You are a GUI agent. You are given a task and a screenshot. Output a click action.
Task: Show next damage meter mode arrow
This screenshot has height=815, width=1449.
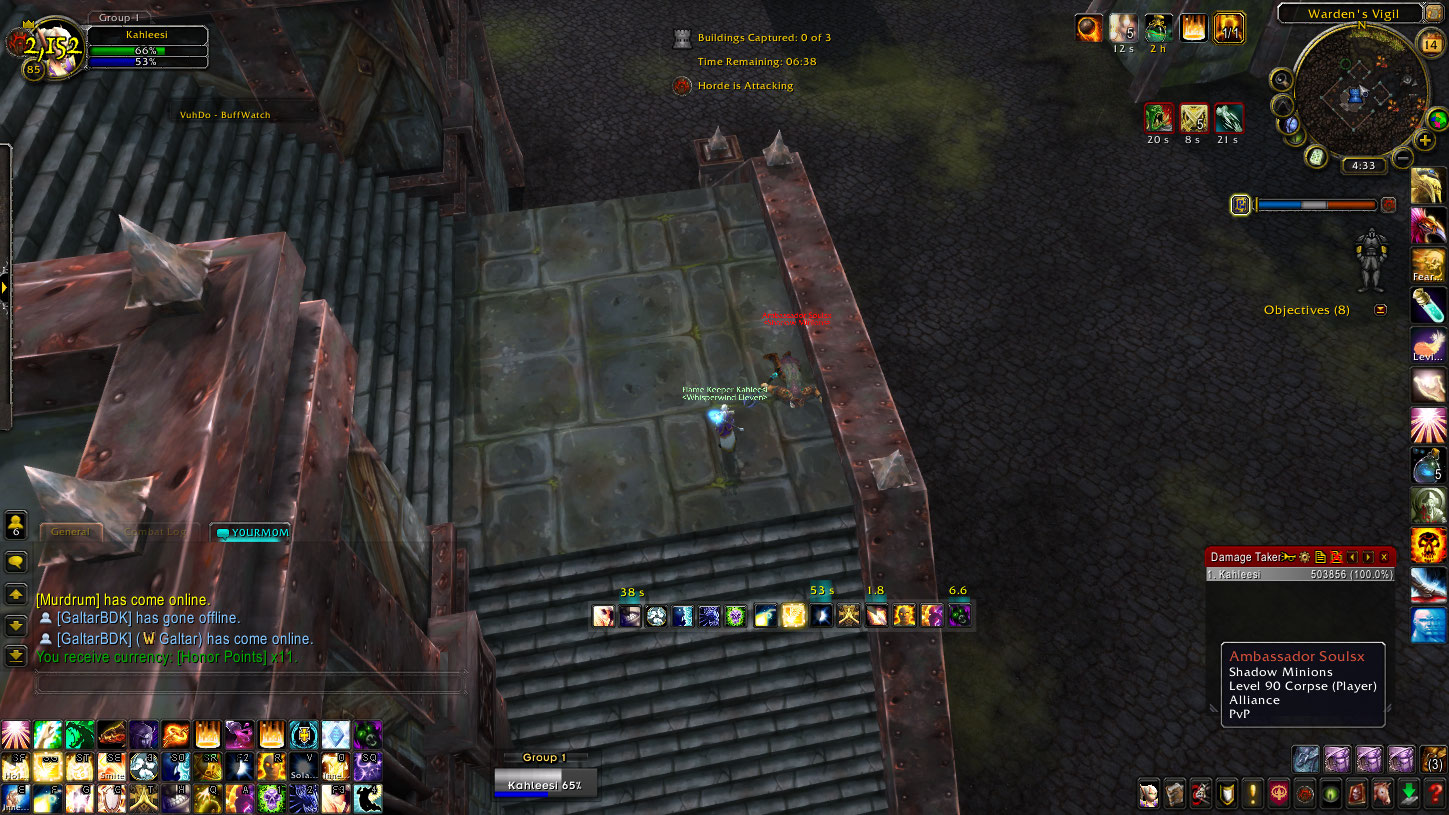tap(1368, 557)
